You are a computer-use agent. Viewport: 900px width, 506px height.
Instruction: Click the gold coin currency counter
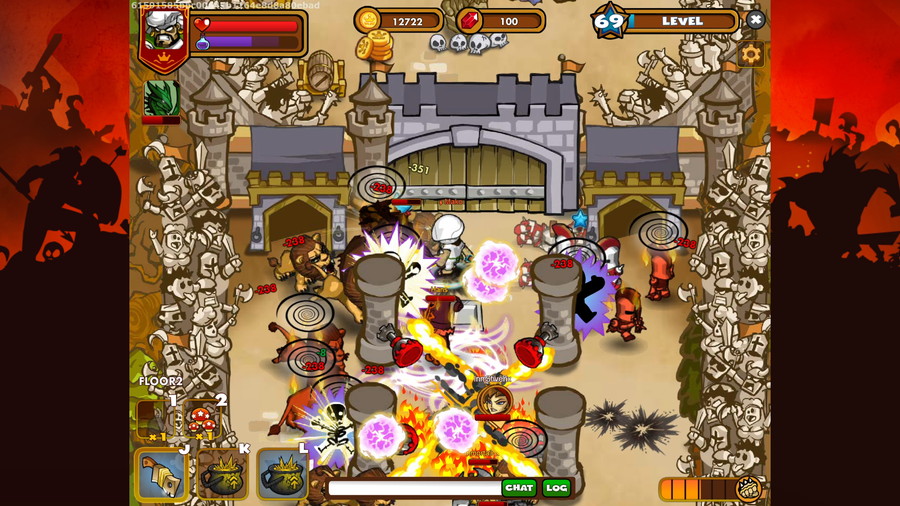click(x=398, y=21)
